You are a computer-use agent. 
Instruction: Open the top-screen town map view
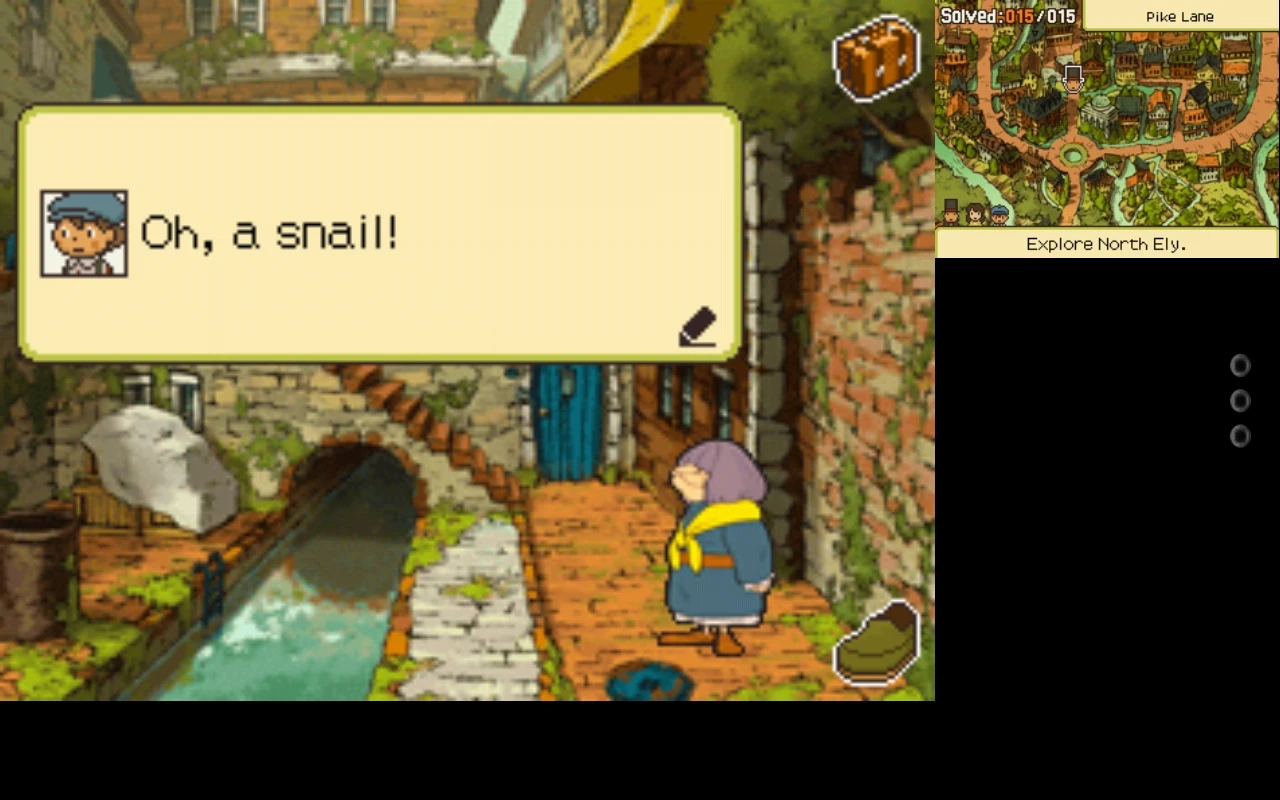tap(1105, 130)
